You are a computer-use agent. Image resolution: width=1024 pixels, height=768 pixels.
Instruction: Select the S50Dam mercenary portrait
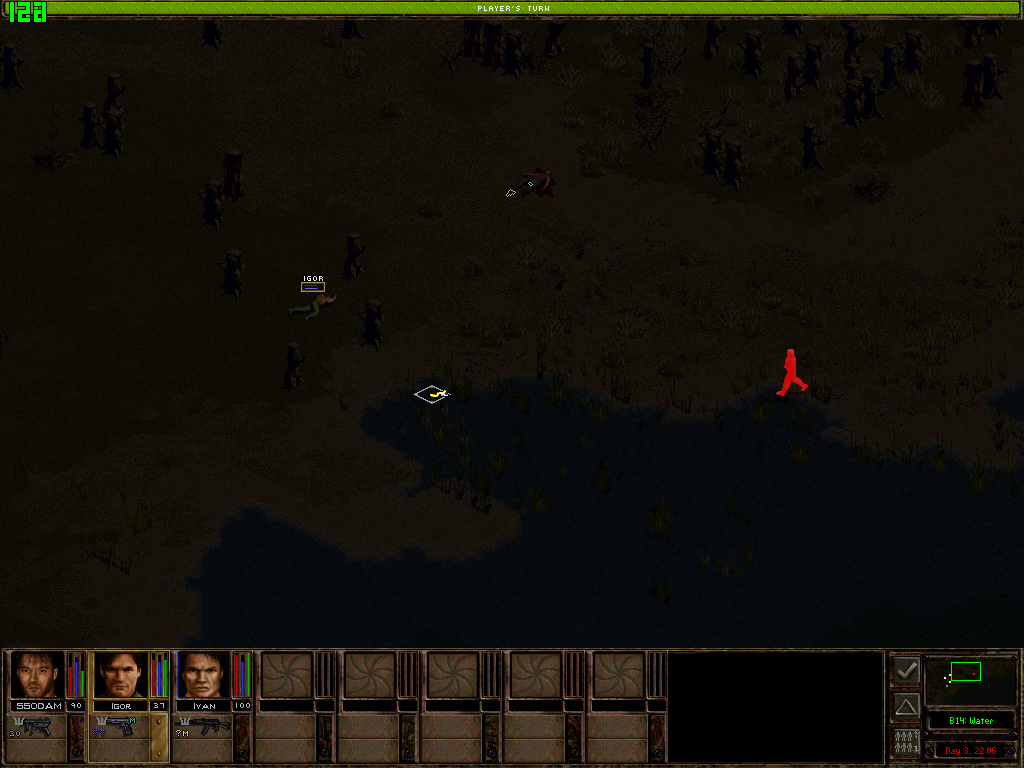click(37, 675)
